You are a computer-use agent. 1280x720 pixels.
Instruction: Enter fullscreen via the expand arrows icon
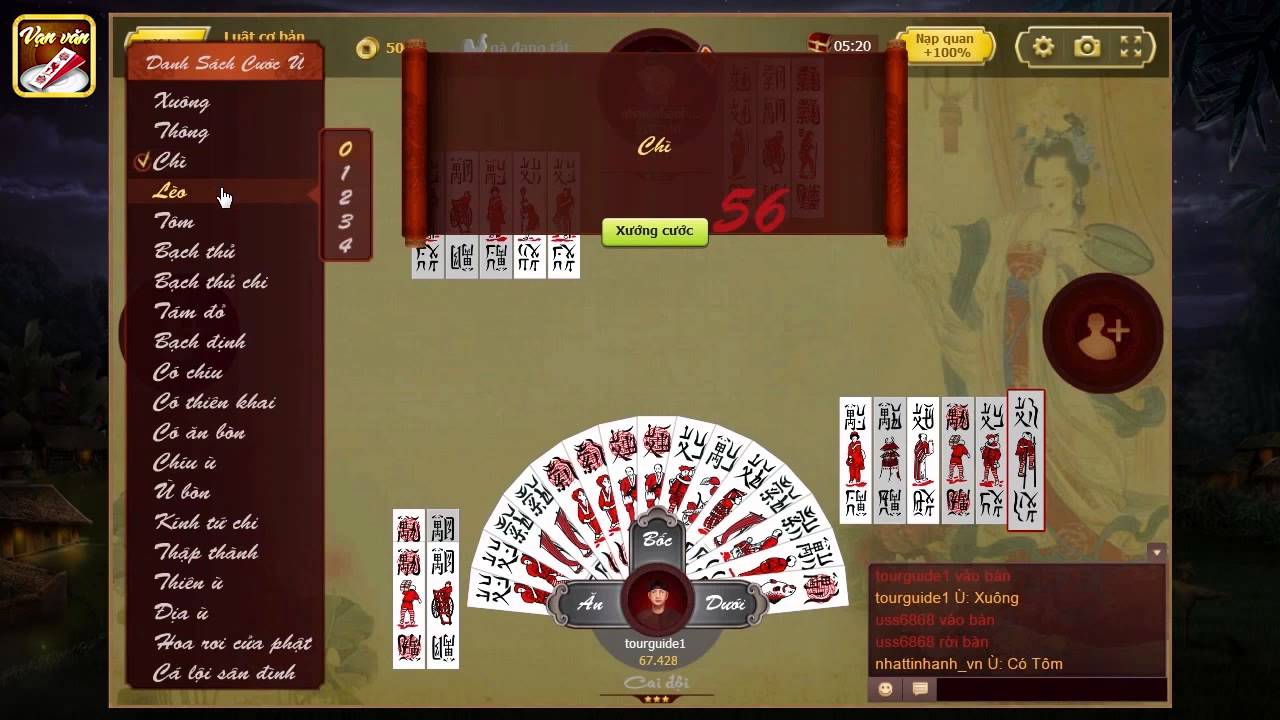1131,46
